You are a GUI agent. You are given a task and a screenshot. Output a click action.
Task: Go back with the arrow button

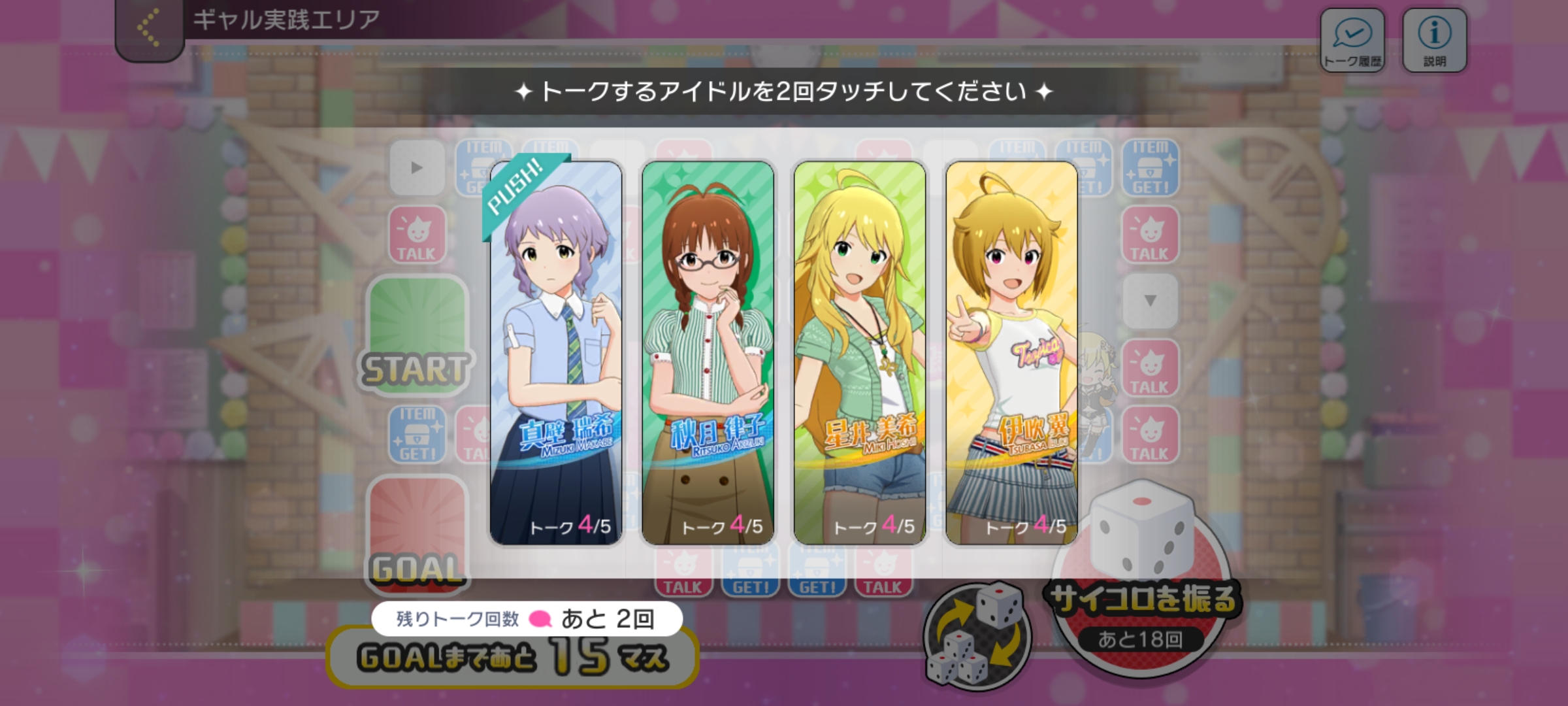[149, 29]
